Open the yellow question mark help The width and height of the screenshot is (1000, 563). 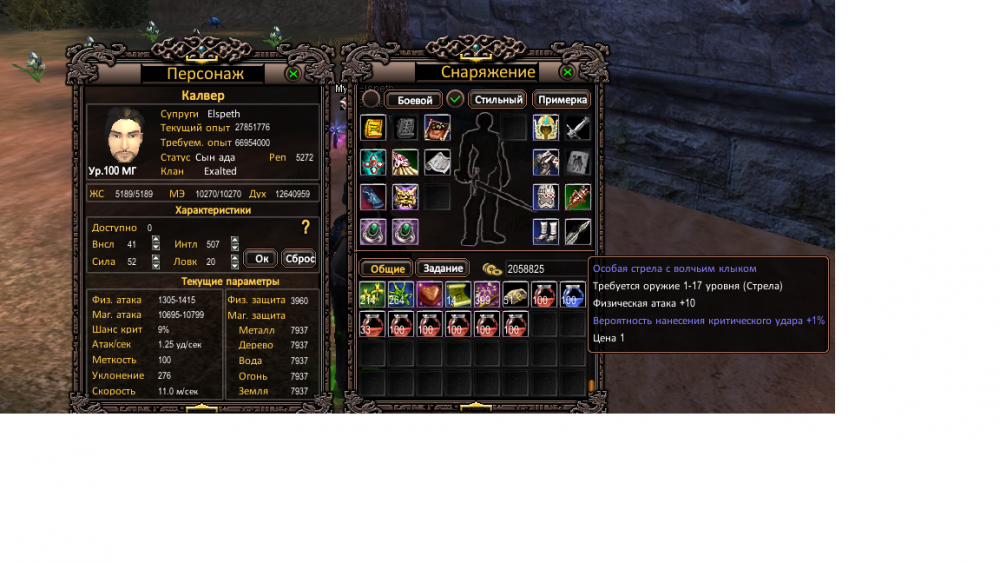pyautogui.click(x=306, y=228)
